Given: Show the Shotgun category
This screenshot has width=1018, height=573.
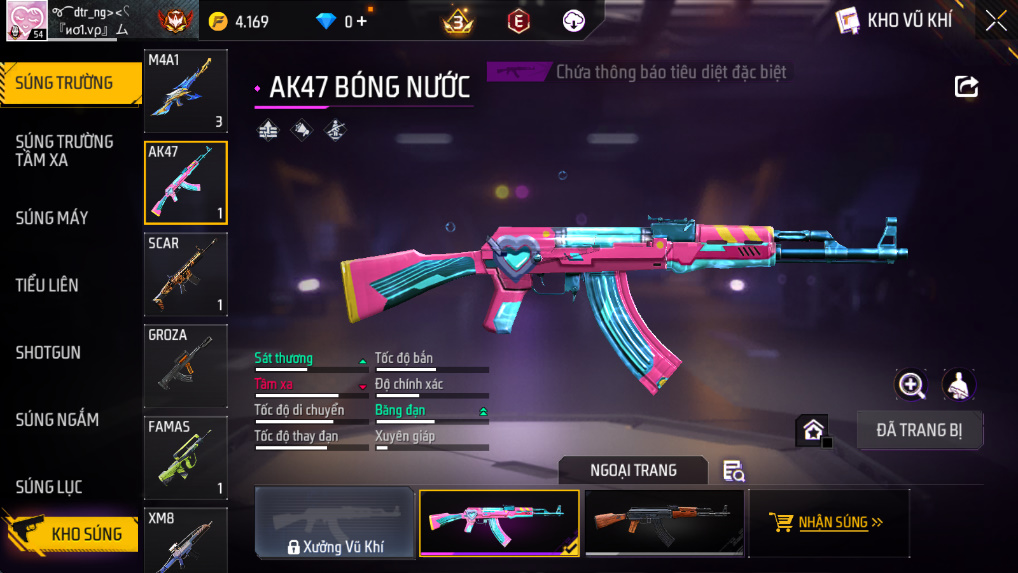Looking at the screenshot, I should [x=48, y=353].
